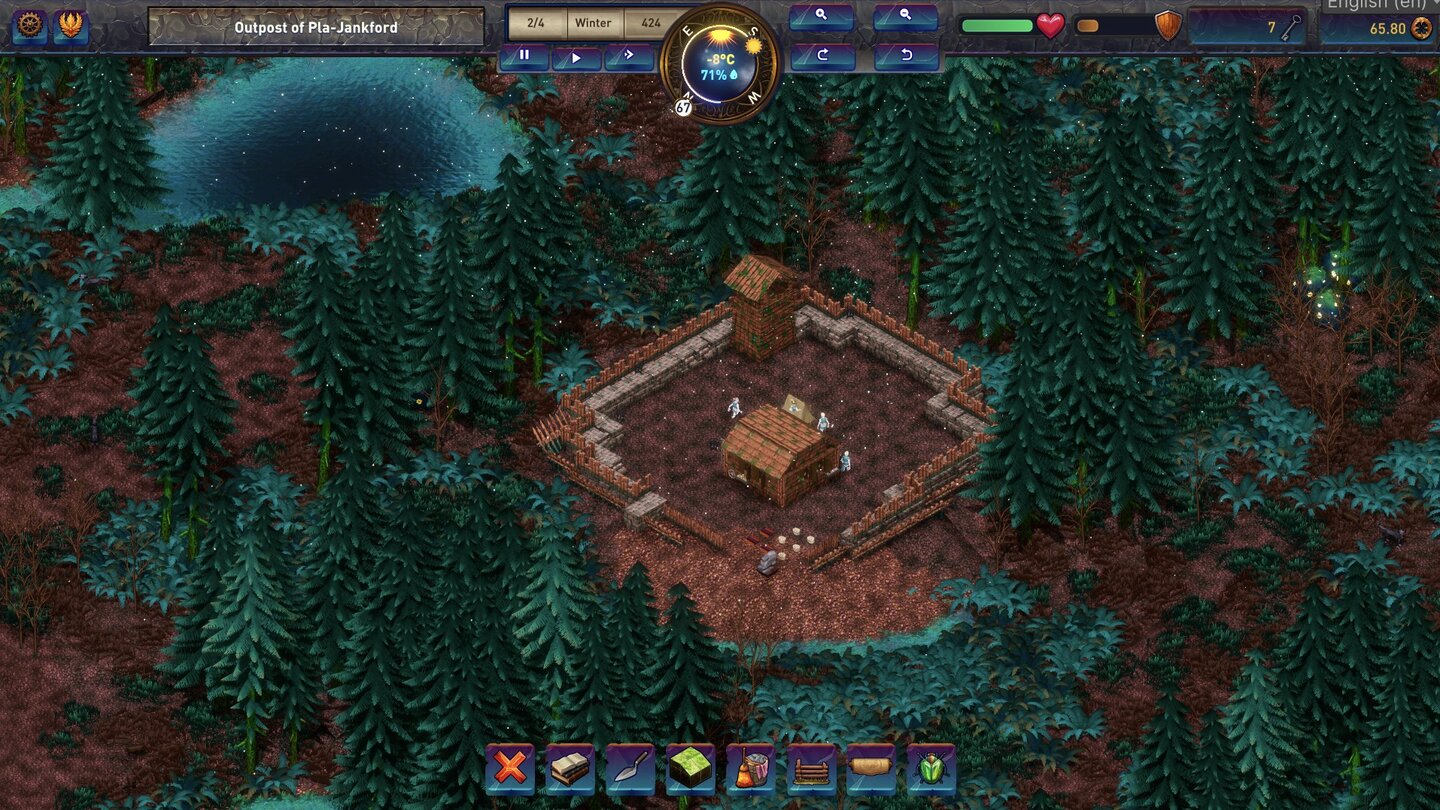Open the green beetle creatures panel
The height and width of the screenshot is (810, 1440).
[x=931, y=770]
